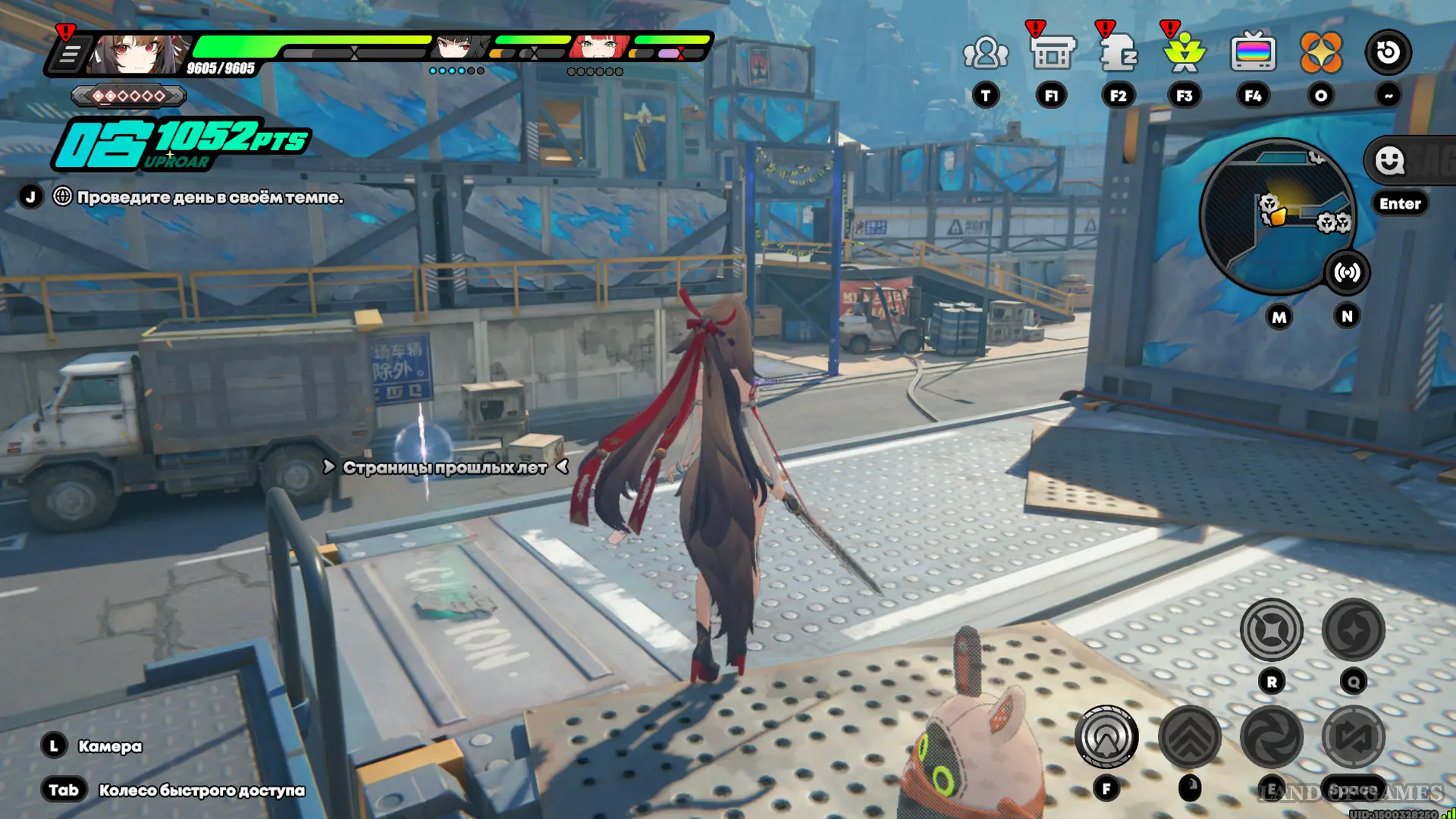
Task: Activate the signal broadcast button by minimap
Action: [1347, 272]
